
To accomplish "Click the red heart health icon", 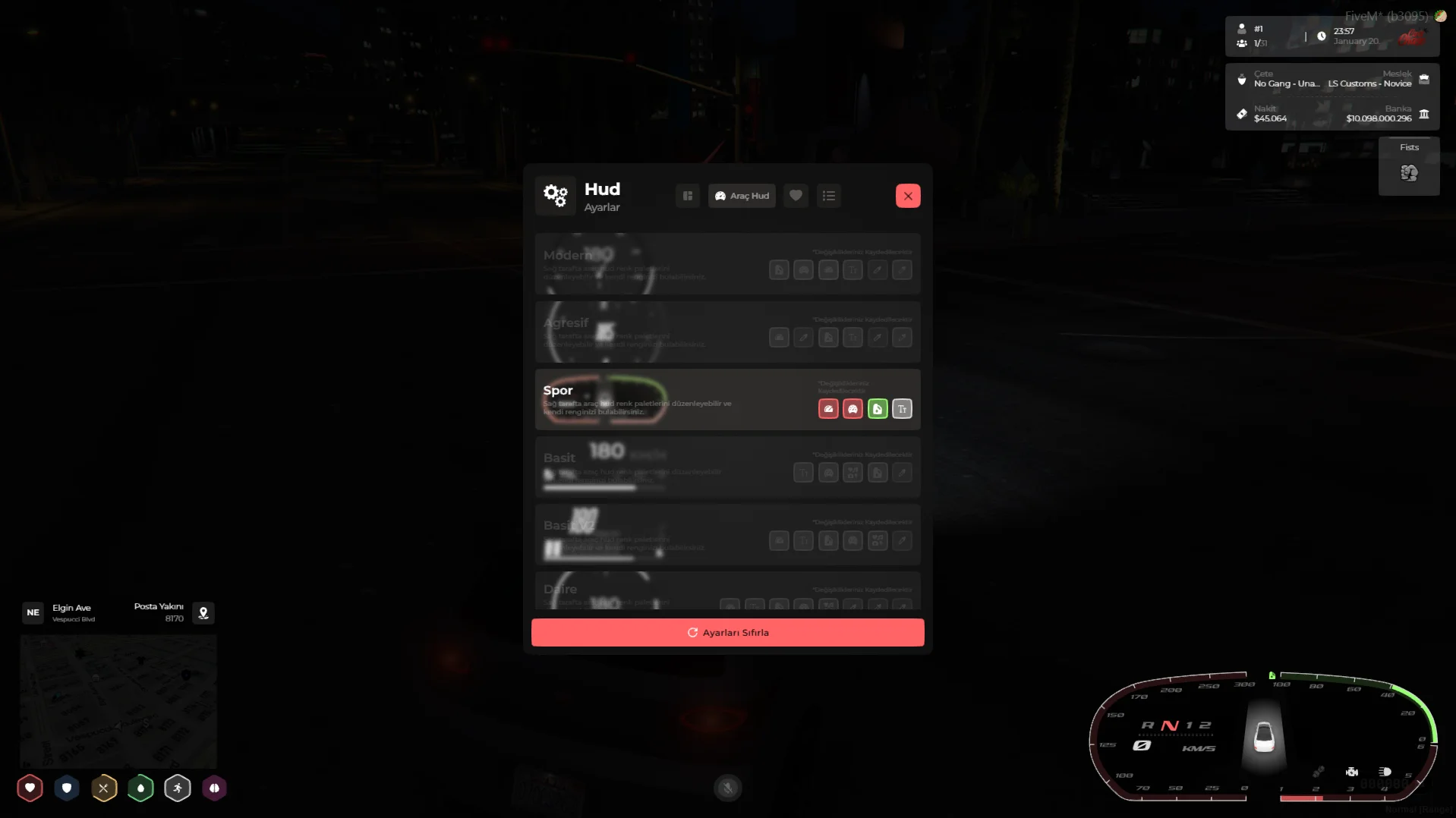I will [30, 788].
